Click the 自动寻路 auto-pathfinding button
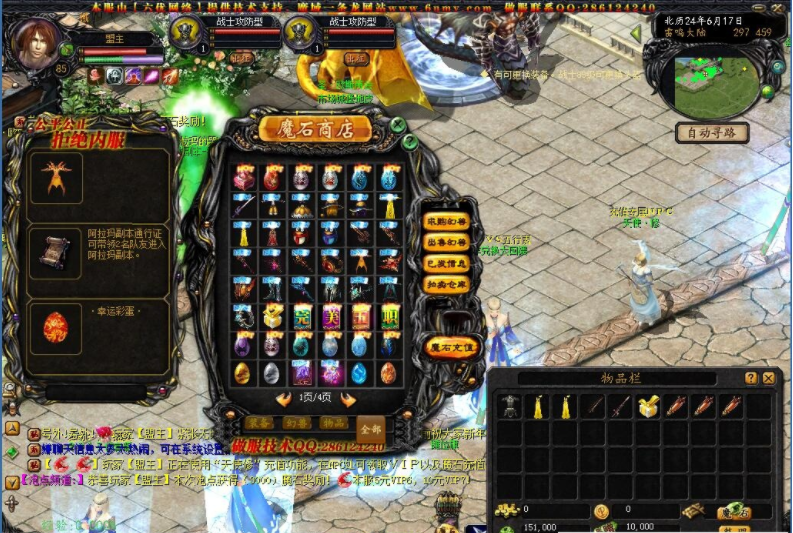This screenshot has height=533, width=793. click(711, 132)
